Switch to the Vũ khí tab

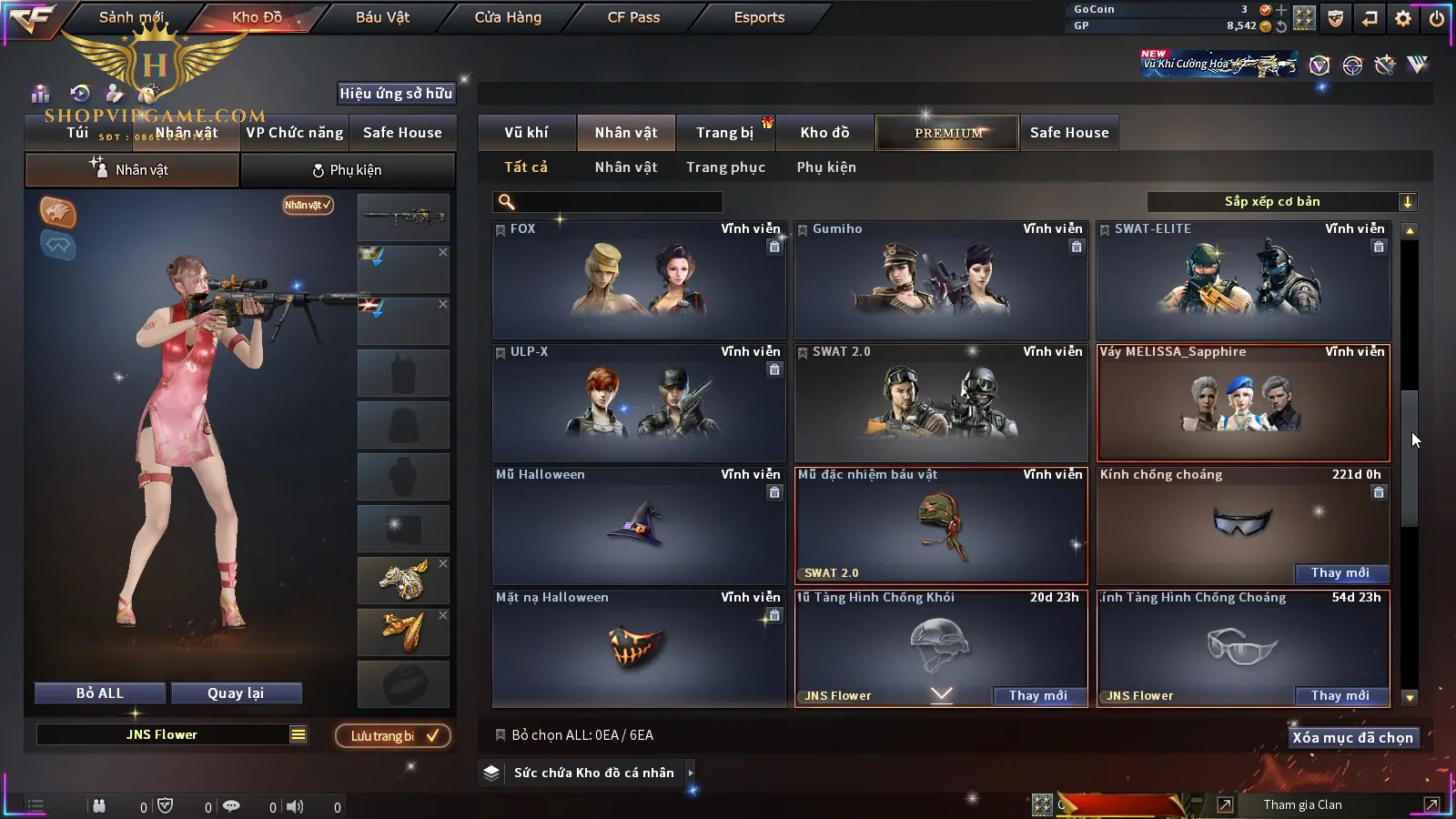coord(526,133)
